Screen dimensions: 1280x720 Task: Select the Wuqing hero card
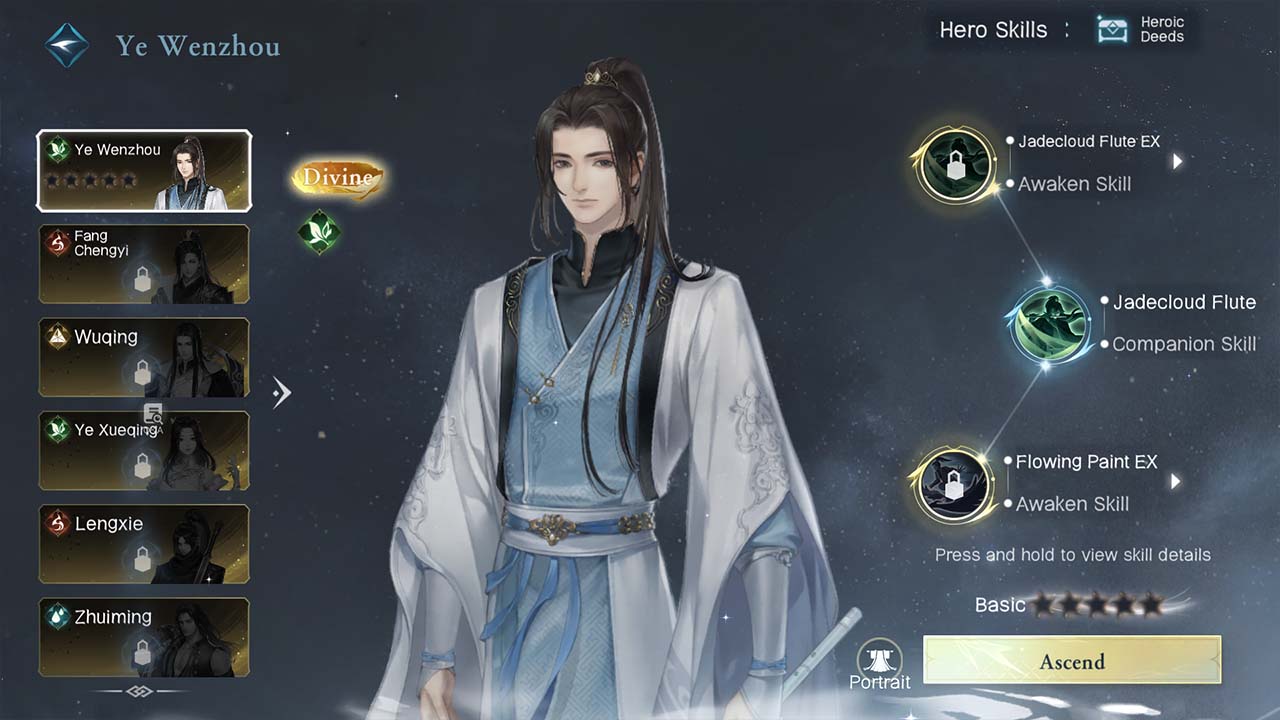click(144, 357)
